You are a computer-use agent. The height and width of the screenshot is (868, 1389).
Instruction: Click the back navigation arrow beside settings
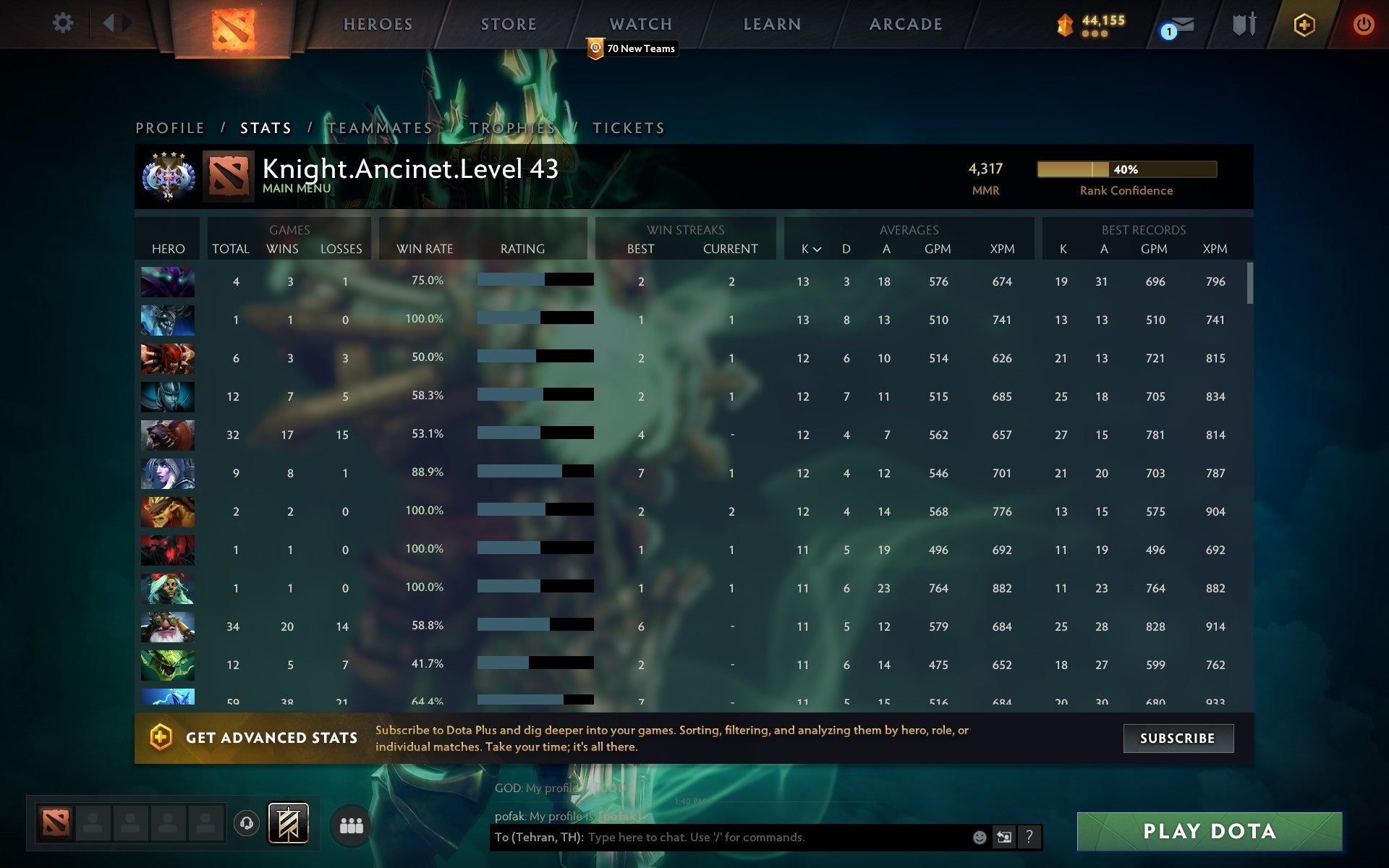click(109, 23)
